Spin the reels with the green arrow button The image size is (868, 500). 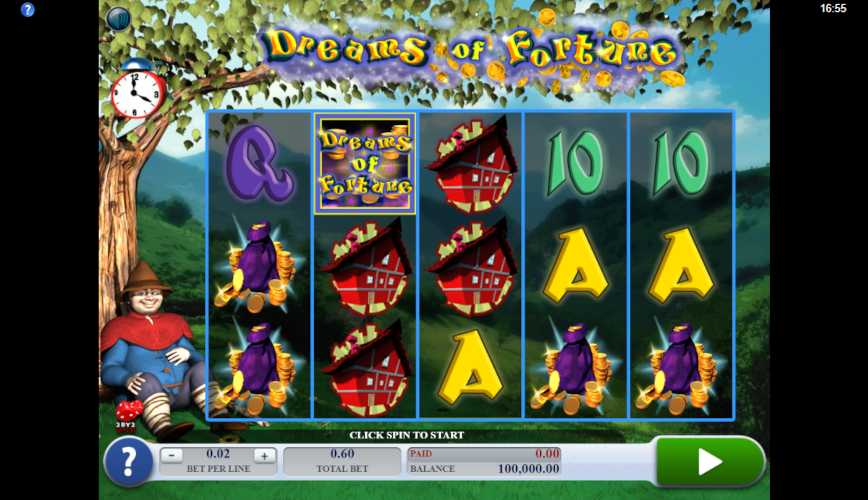709,461
